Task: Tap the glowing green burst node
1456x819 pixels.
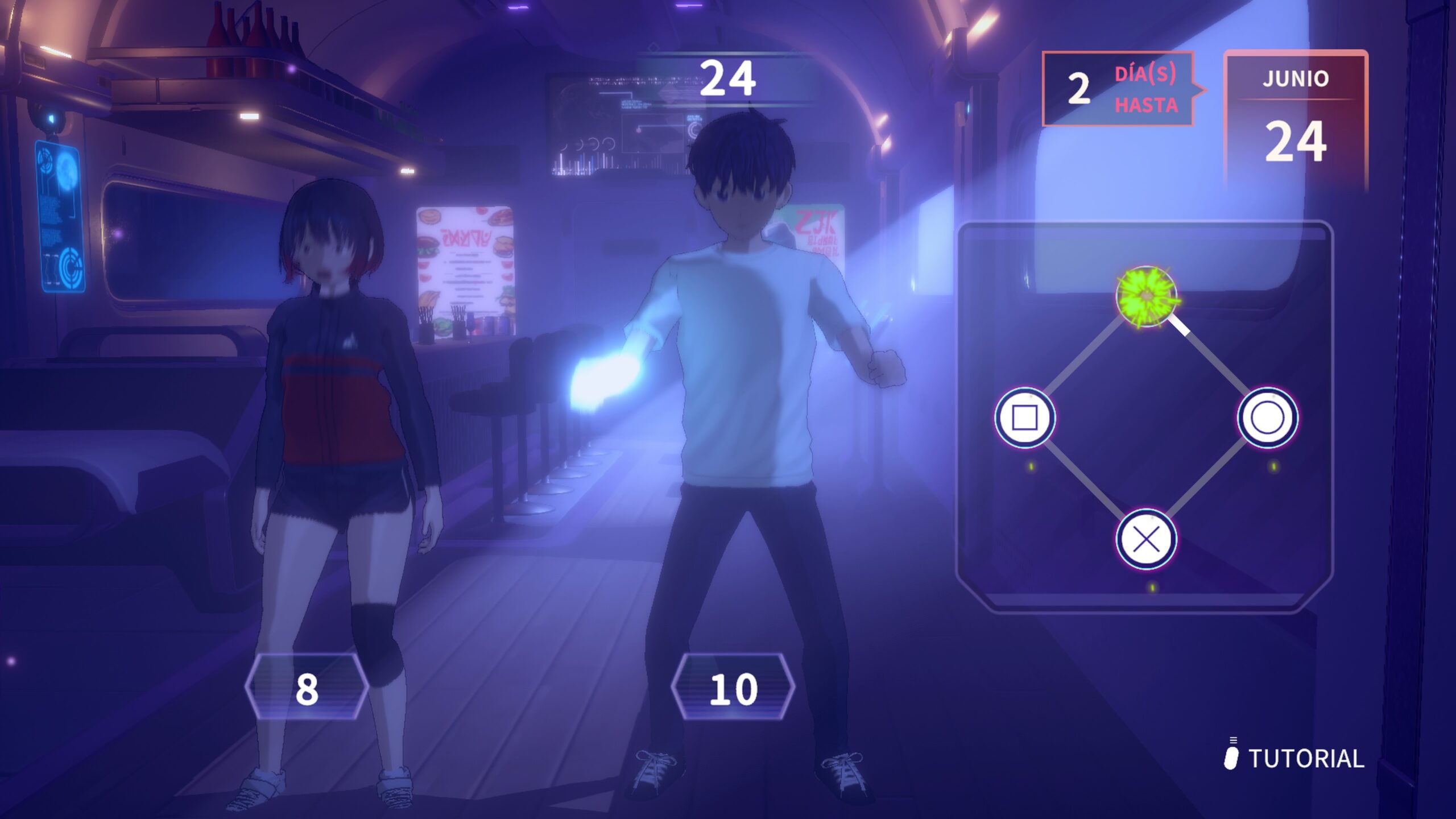Action: pos(1146,296)
